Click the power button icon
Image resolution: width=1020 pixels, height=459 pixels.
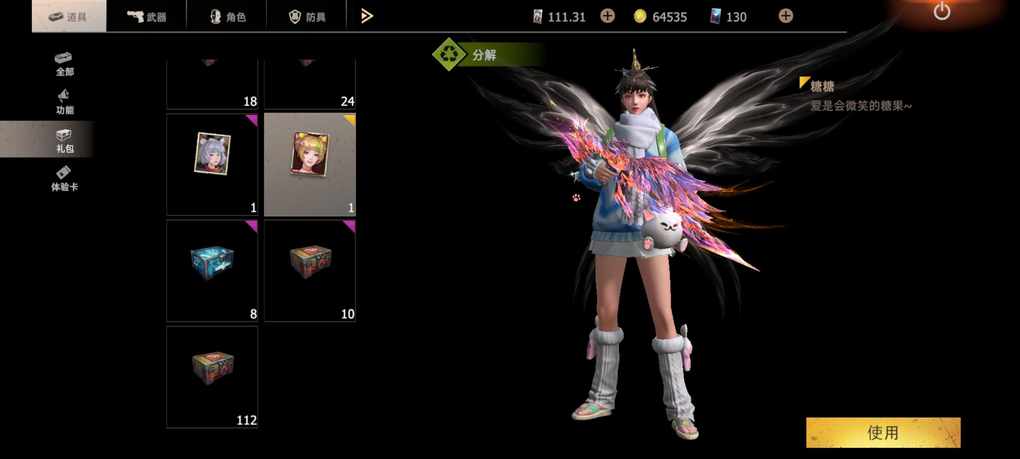click(942, 11)
